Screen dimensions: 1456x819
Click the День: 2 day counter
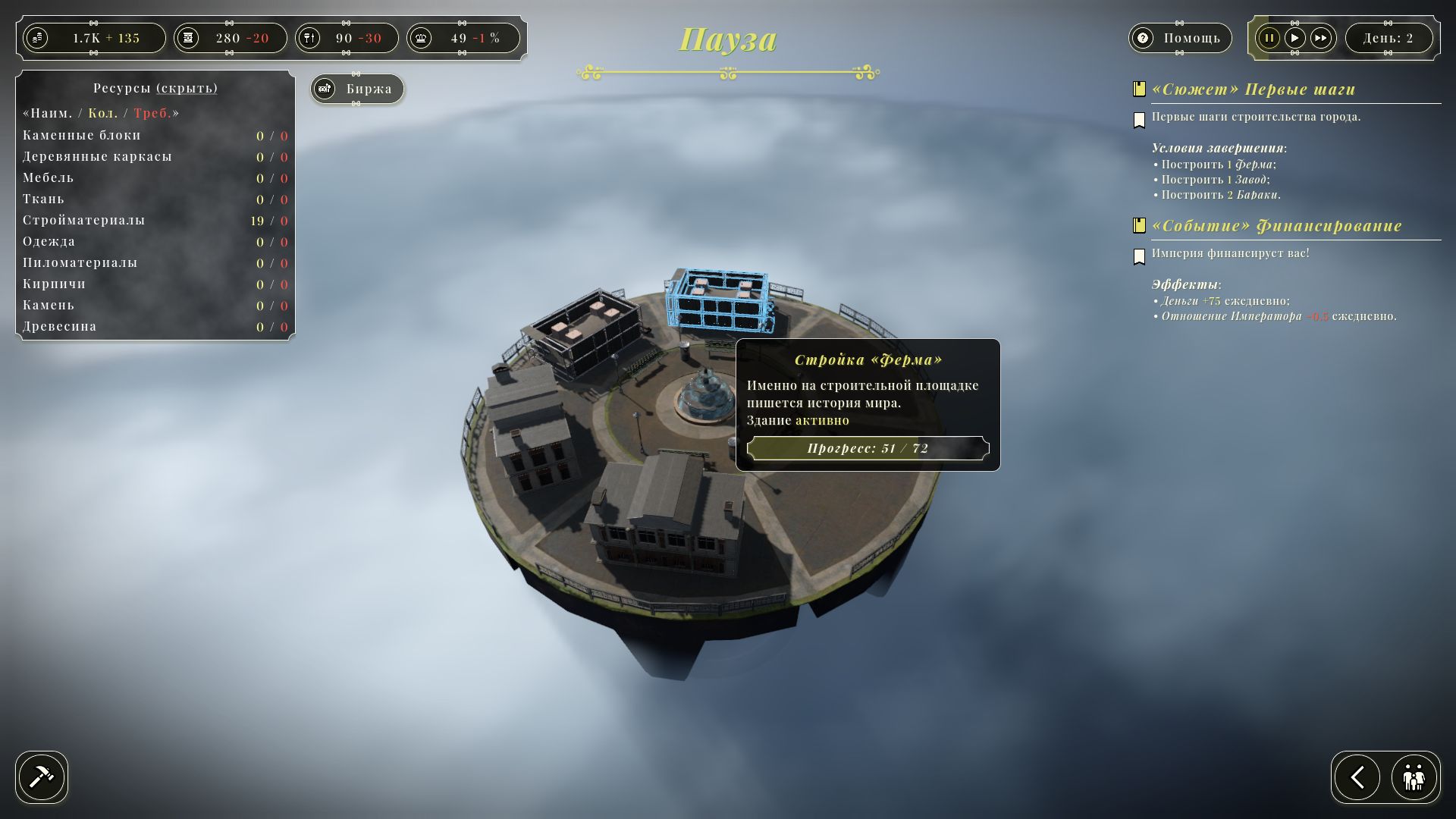[1388, 38]
